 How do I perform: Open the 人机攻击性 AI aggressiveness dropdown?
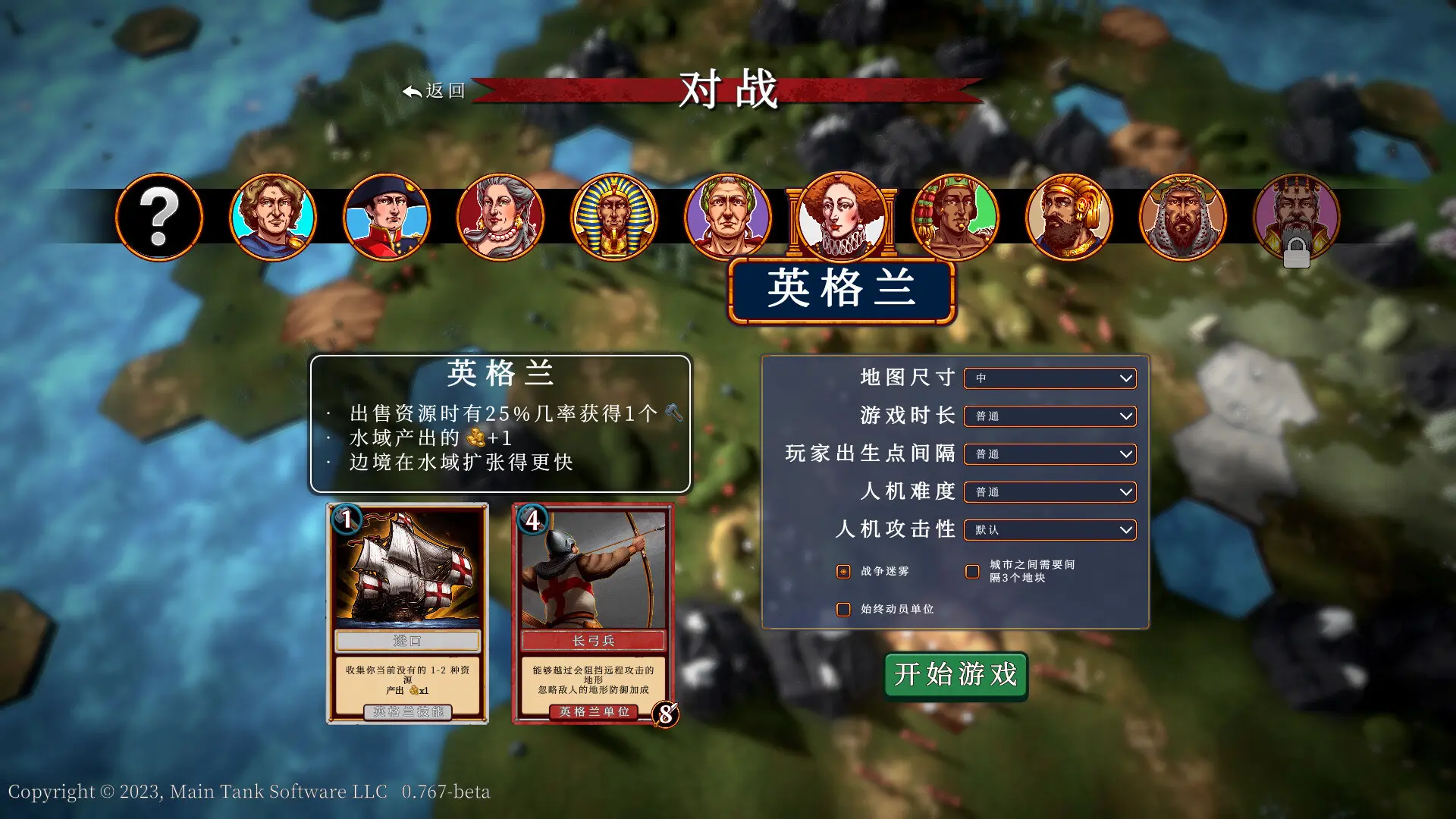point(1050,529)
